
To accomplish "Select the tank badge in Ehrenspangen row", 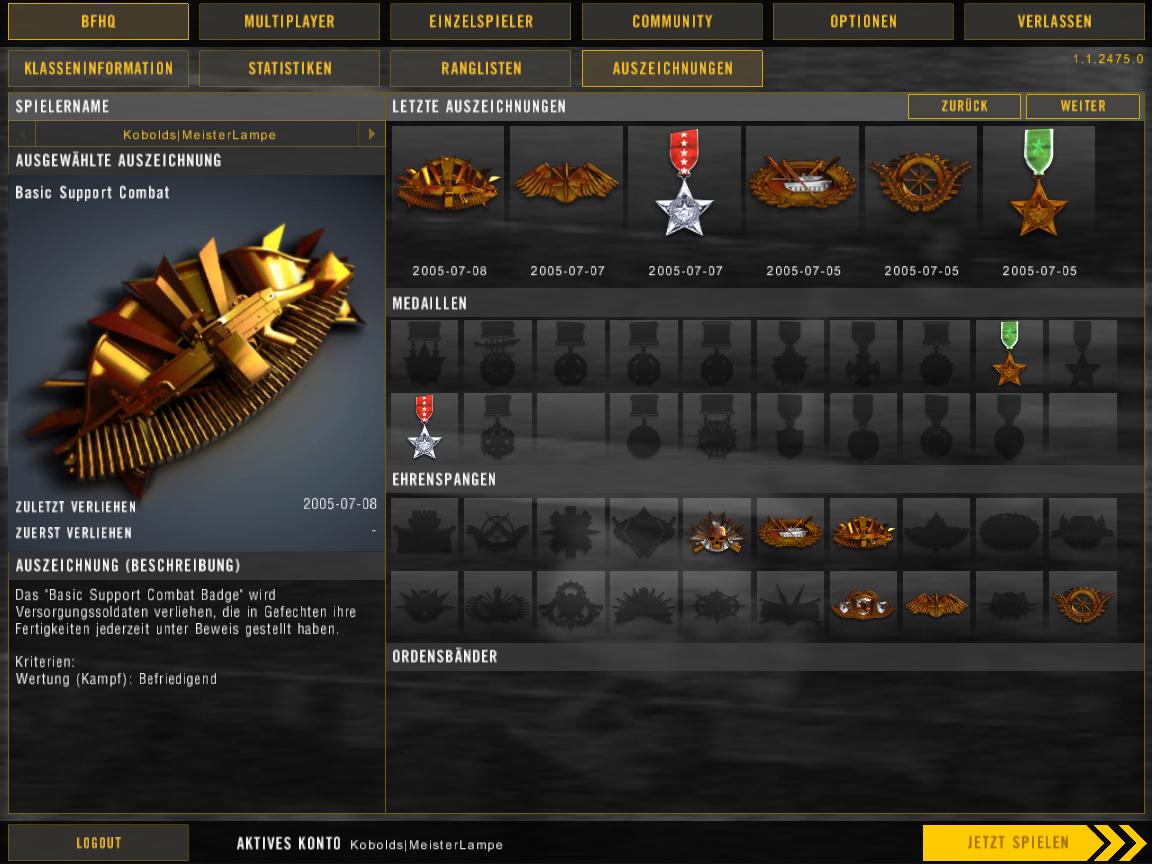I will (790, 530).
